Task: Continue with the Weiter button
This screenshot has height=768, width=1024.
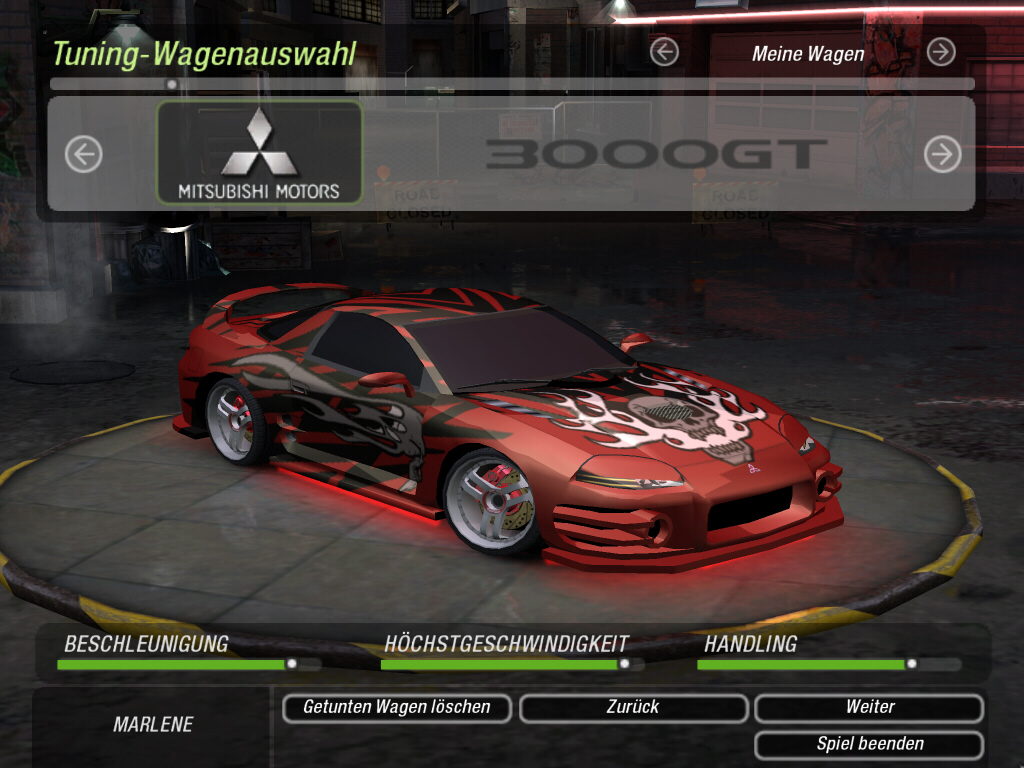Action: click(869, 708)
